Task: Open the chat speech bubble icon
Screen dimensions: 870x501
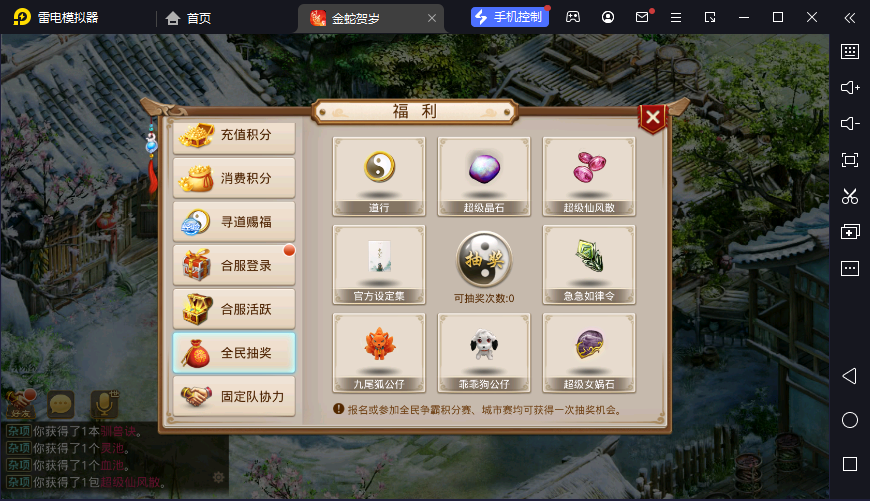Action: pyautogui.click(x=62, y=404)
